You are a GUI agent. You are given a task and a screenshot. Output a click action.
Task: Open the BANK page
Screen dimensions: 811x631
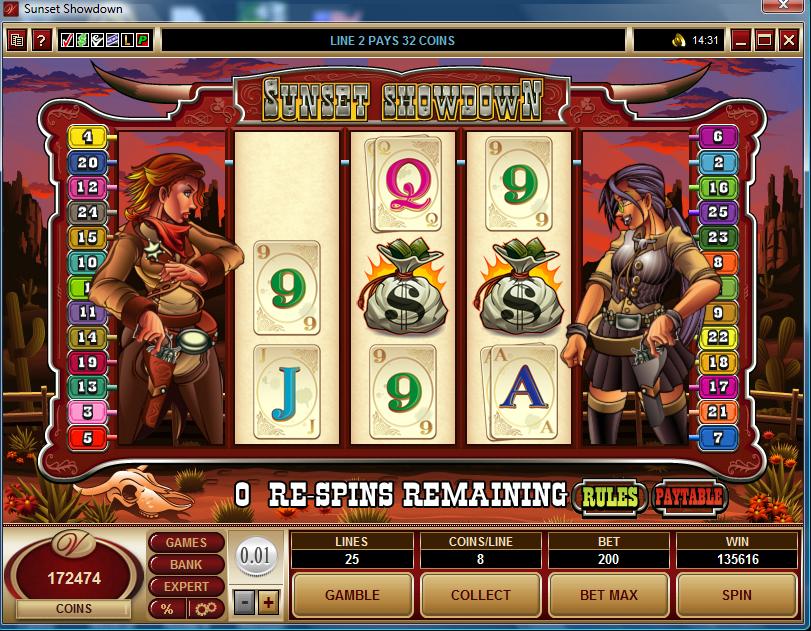click(186, 565)
